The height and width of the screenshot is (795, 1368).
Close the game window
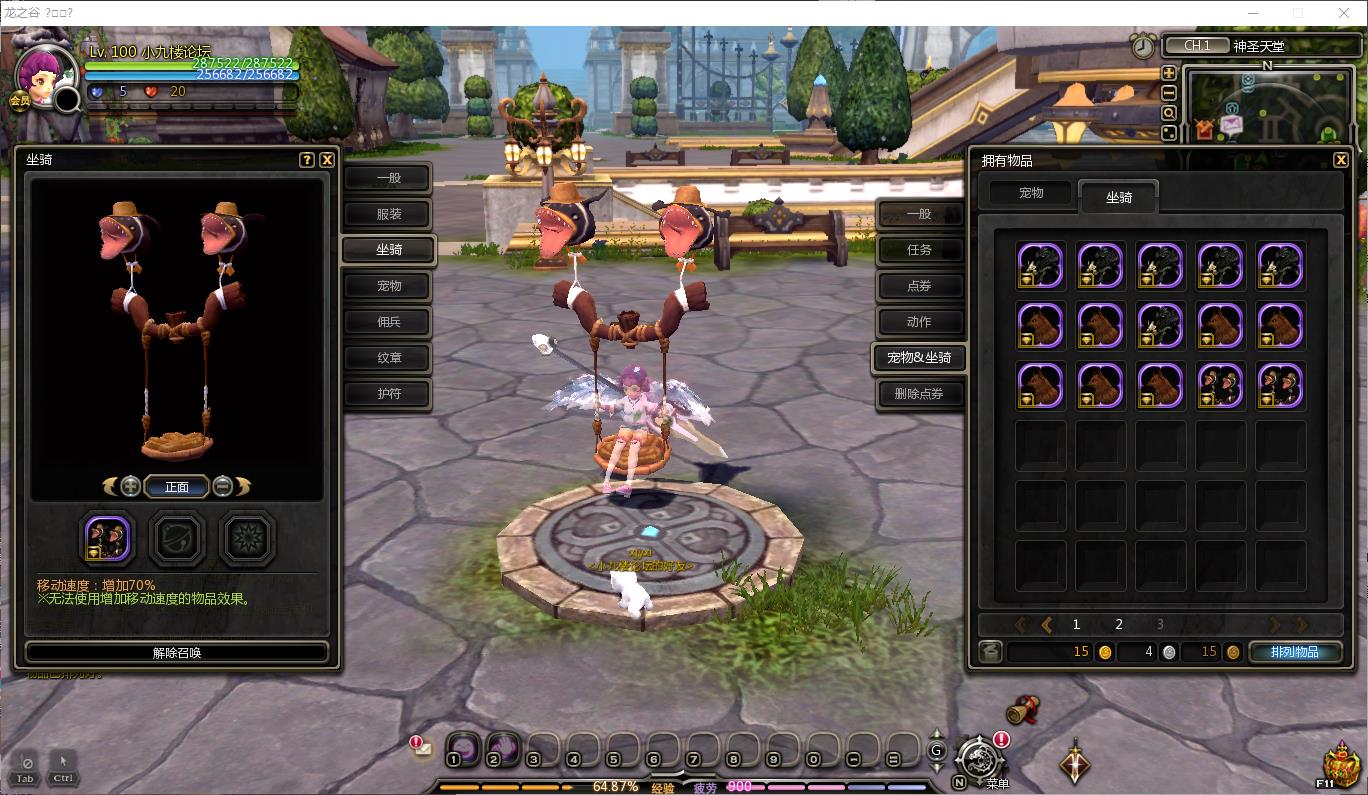pos(1344,13)
